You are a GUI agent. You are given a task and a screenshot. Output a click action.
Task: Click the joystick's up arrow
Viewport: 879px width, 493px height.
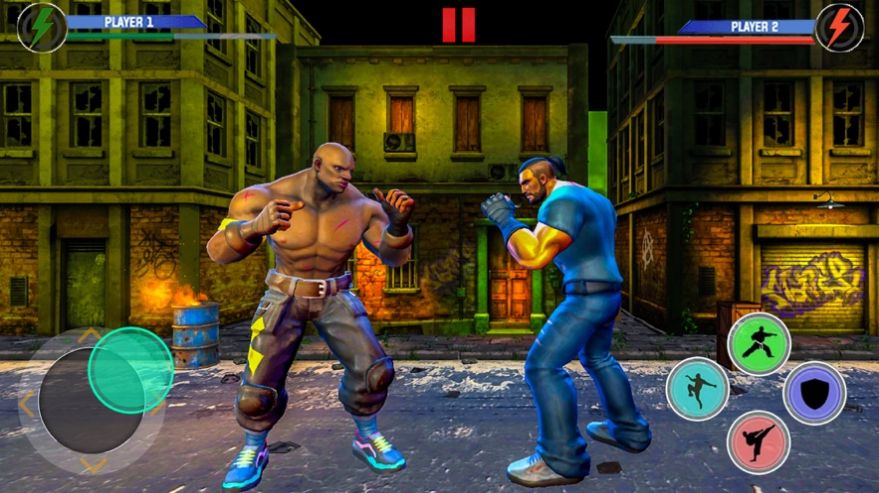pyautogui.click(x=90, y=335)
